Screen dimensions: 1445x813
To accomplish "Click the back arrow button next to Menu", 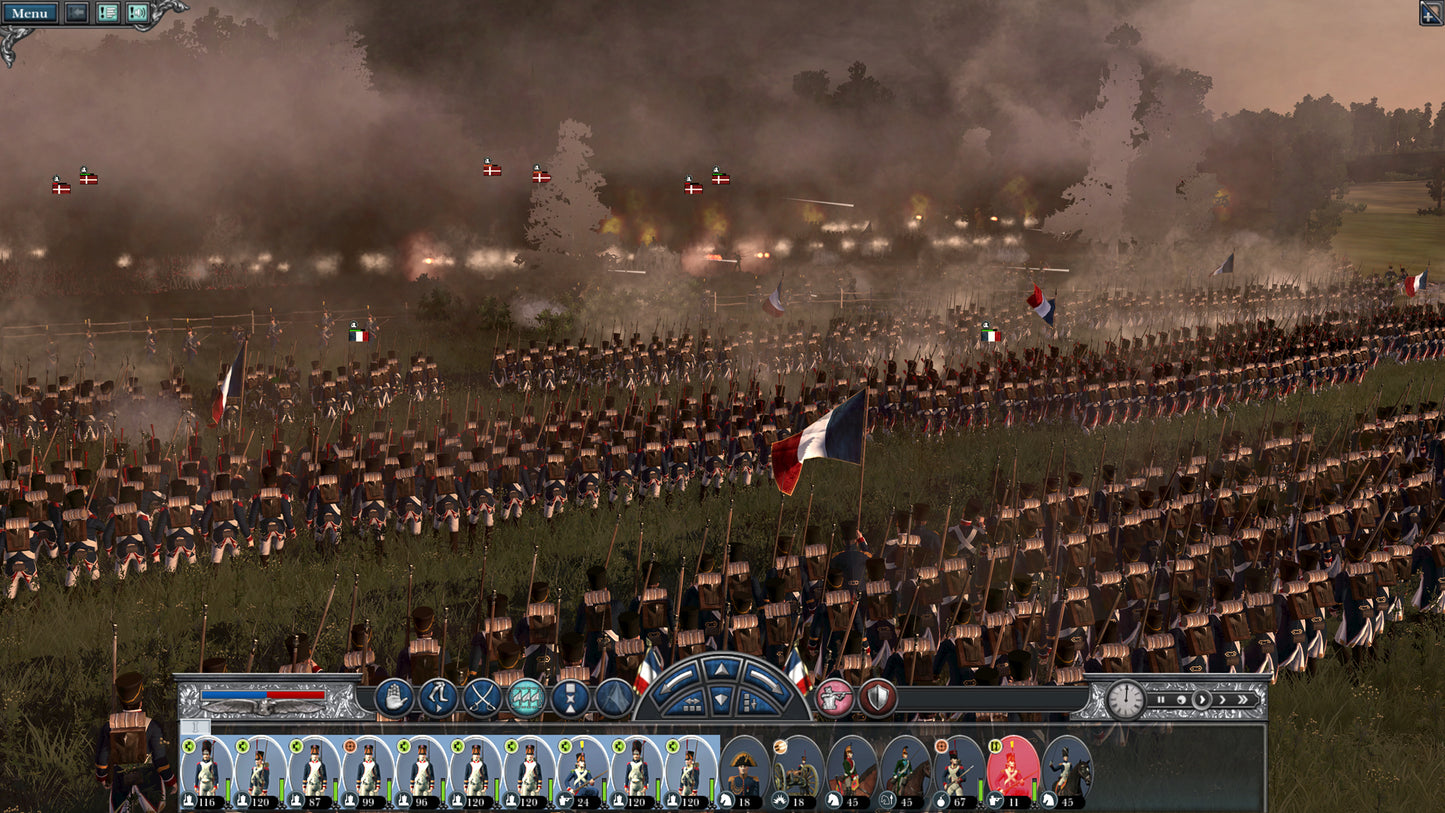I will click(75, 13).
